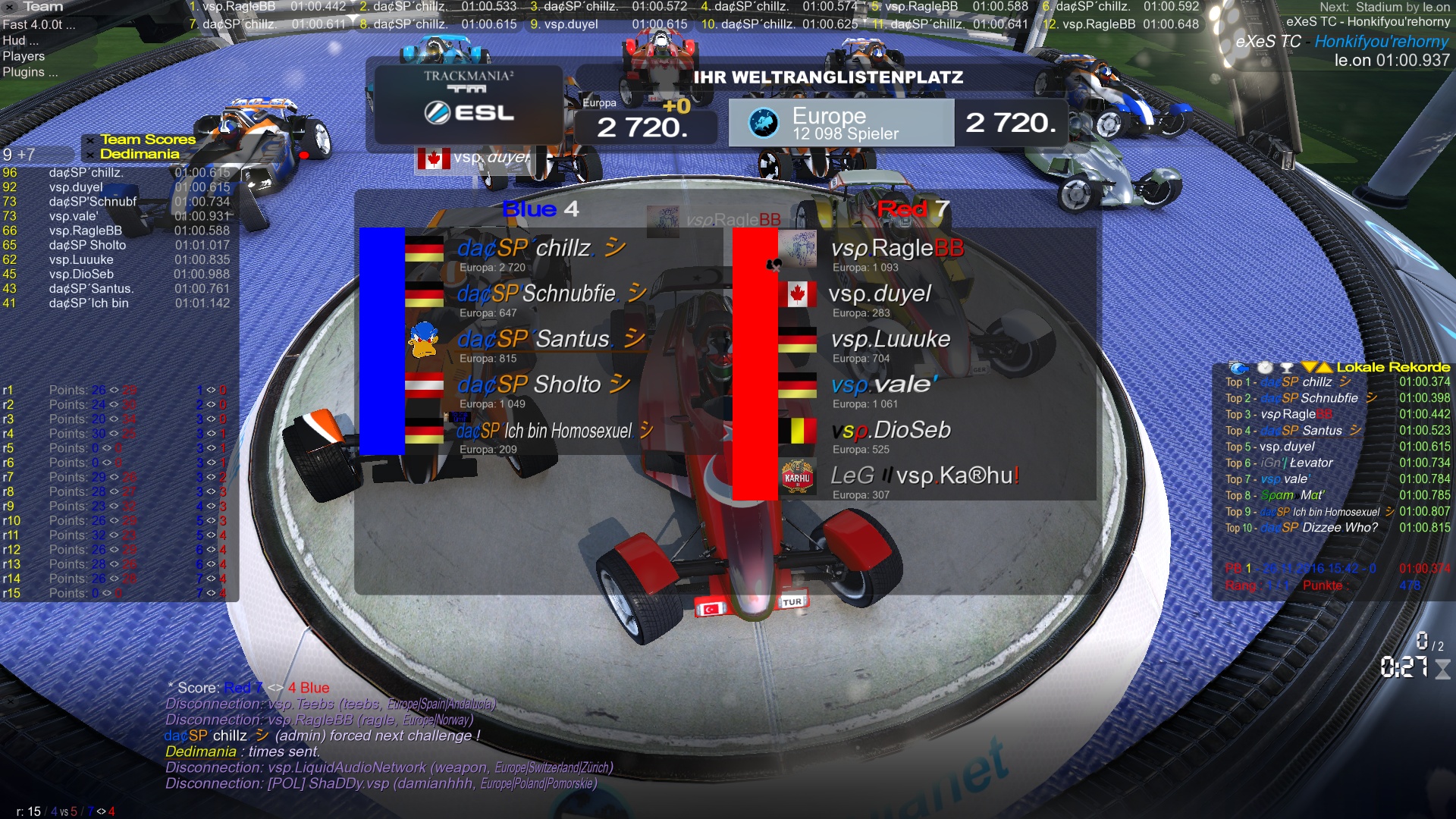Click the yellow up arrow in Lokale Rekorde
This screenshot has height=819, width=1456.
tap(1324, 368)
